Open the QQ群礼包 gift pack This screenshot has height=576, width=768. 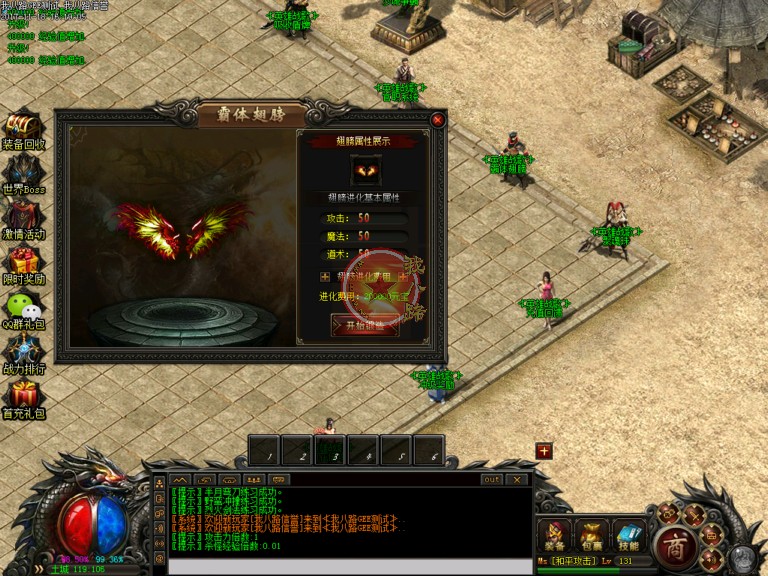(23, 307)
